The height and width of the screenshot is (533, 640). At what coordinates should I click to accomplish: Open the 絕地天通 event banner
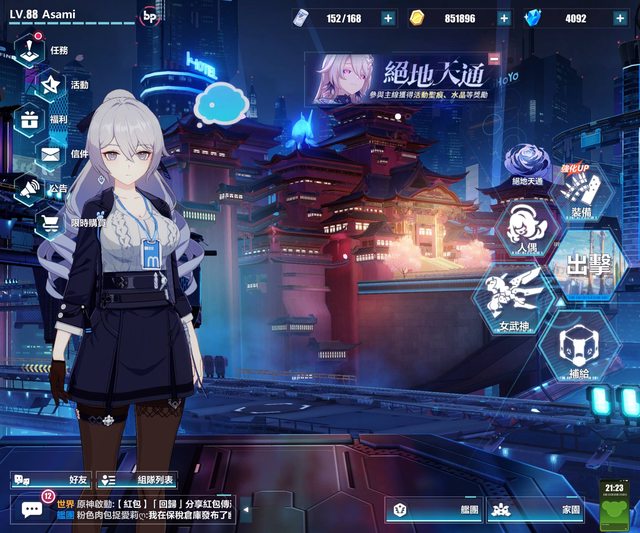click(400, 78)
